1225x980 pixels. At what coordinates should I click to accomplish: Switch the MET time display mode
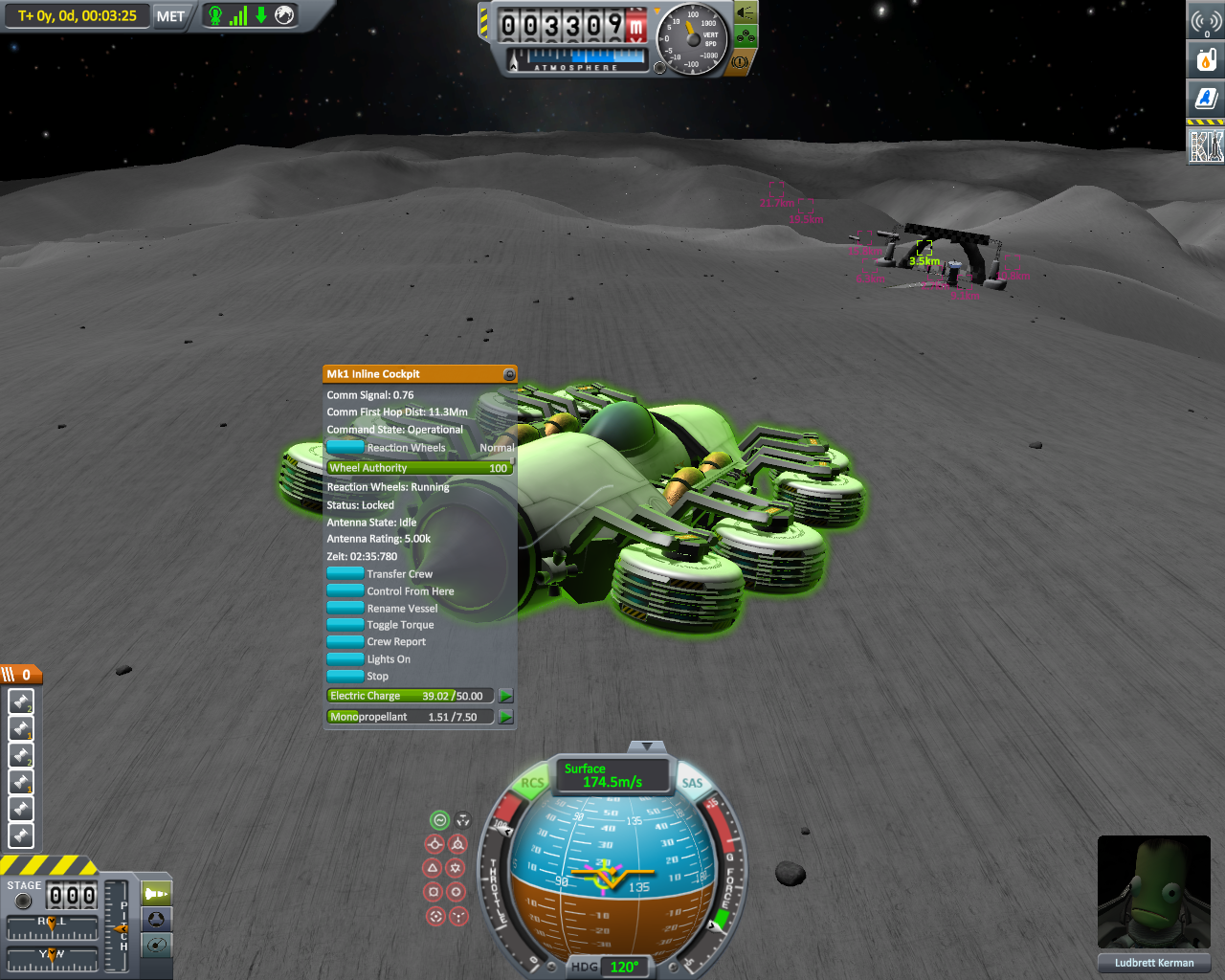[x=170, y=16]
